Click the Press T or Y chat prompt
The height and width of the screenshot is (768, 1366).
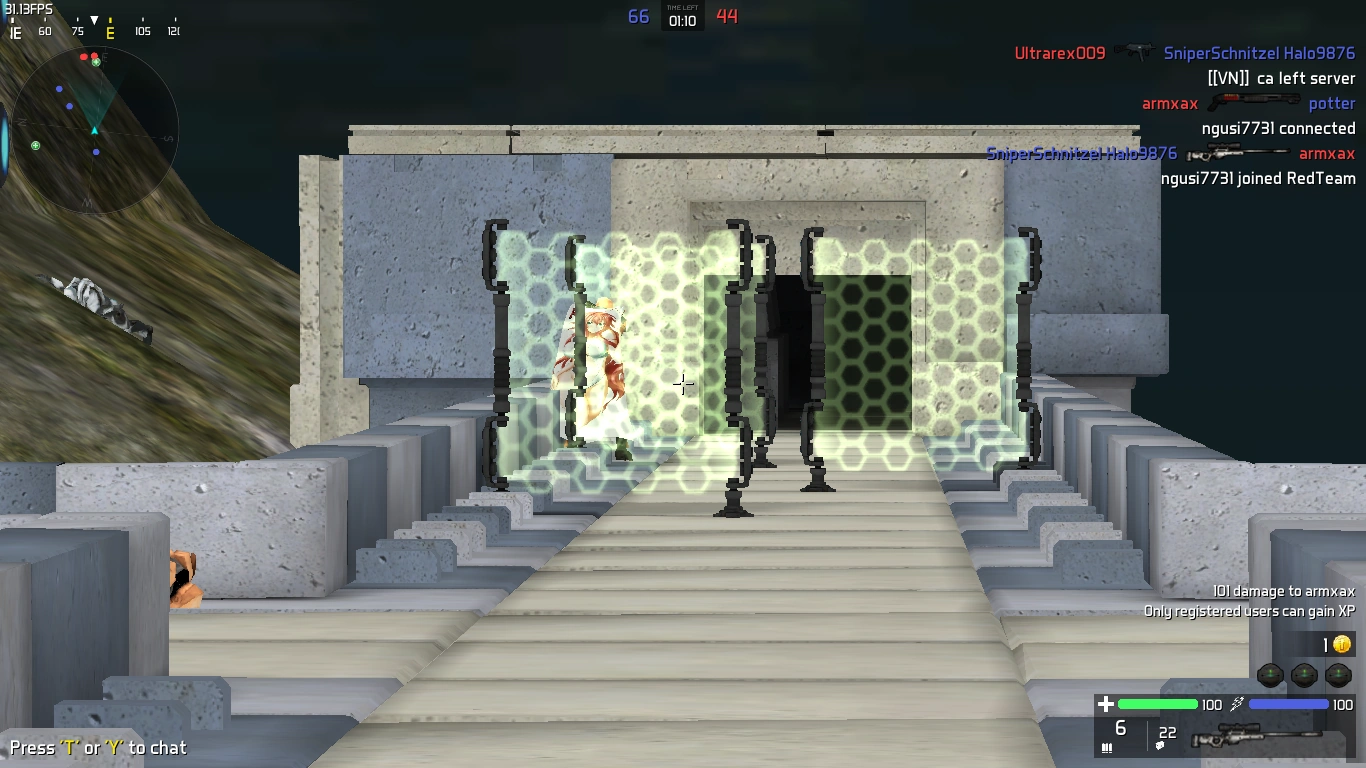[x=95, y=747]
